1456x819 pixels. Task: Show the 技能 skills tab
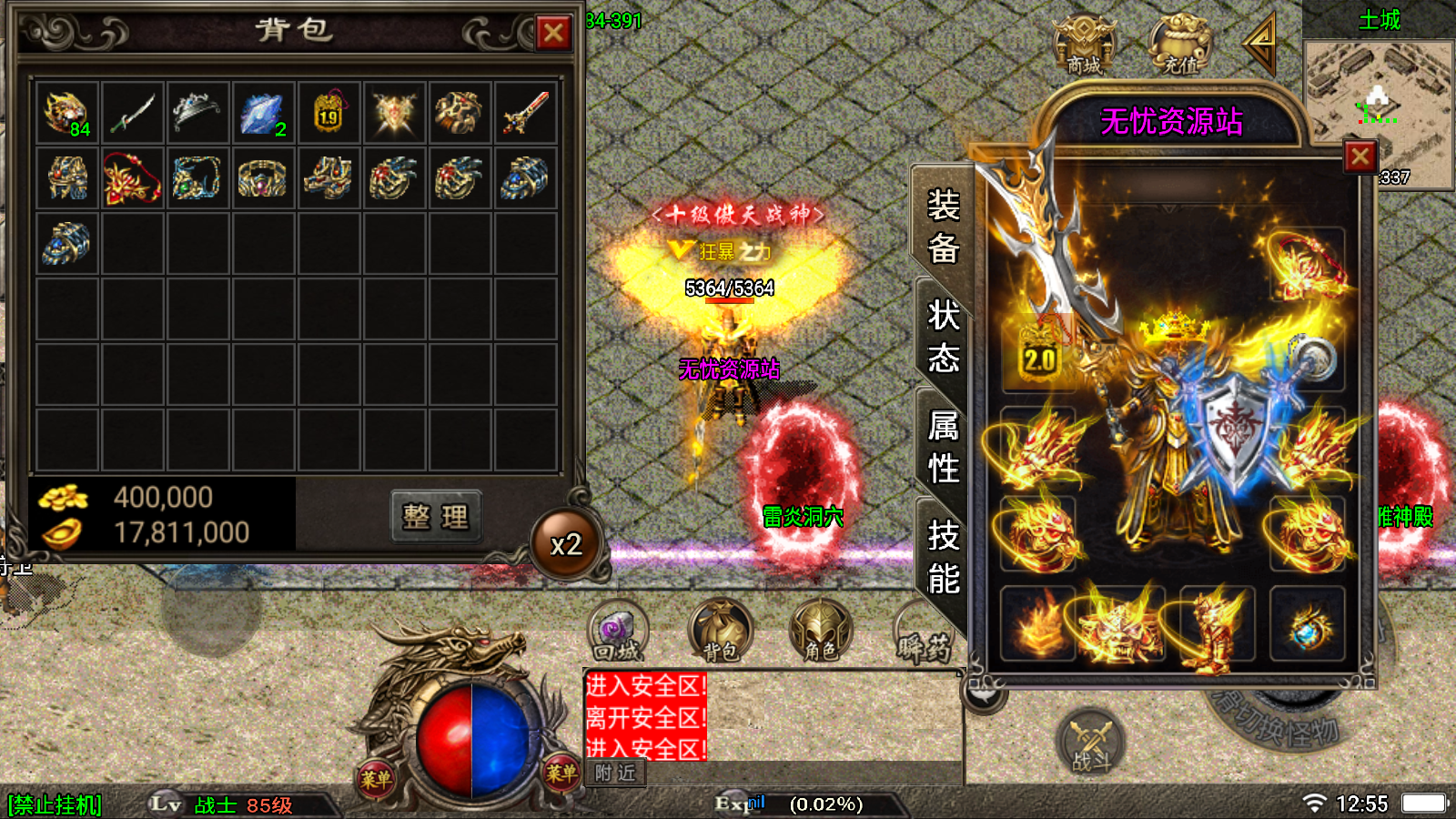coord(943,557)
